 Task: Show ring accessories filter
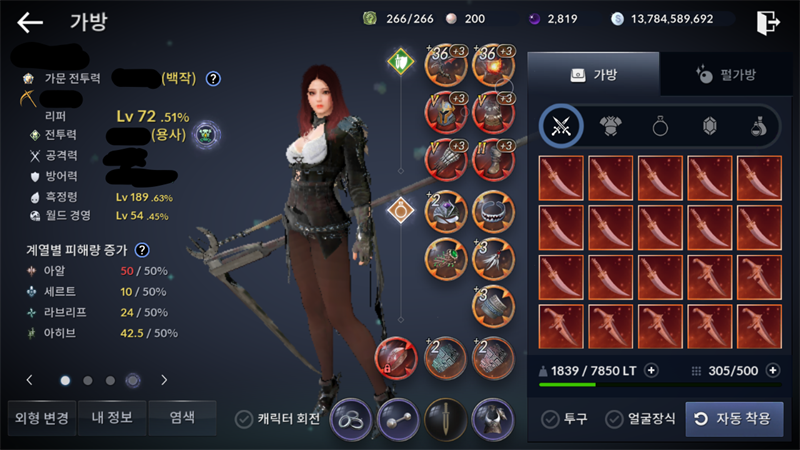pyautogui.click(x=659, y=125)
